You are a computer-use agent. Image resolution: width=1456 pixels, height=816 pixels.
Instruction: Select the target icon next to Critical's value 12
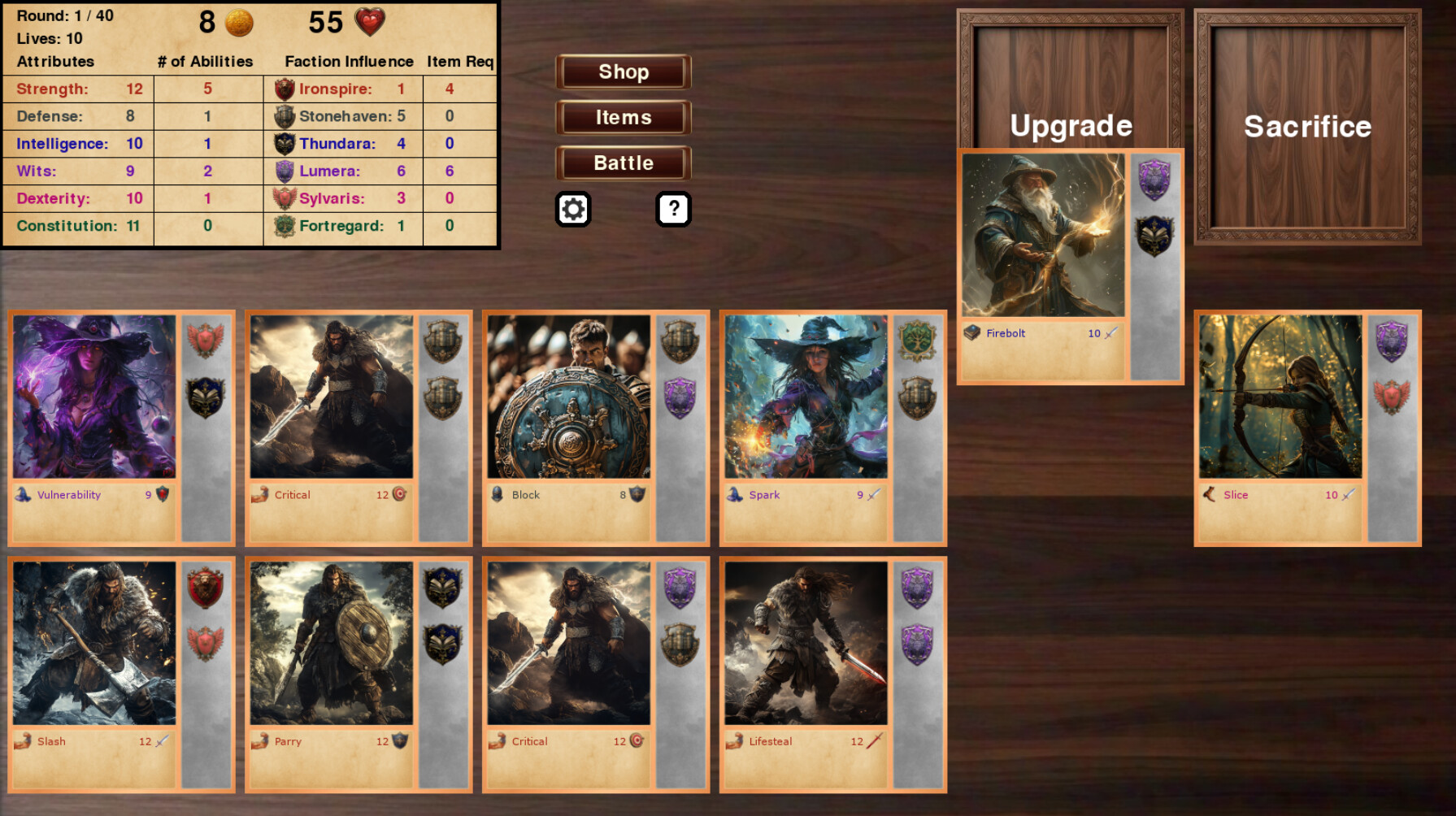(x=399, y=494)
